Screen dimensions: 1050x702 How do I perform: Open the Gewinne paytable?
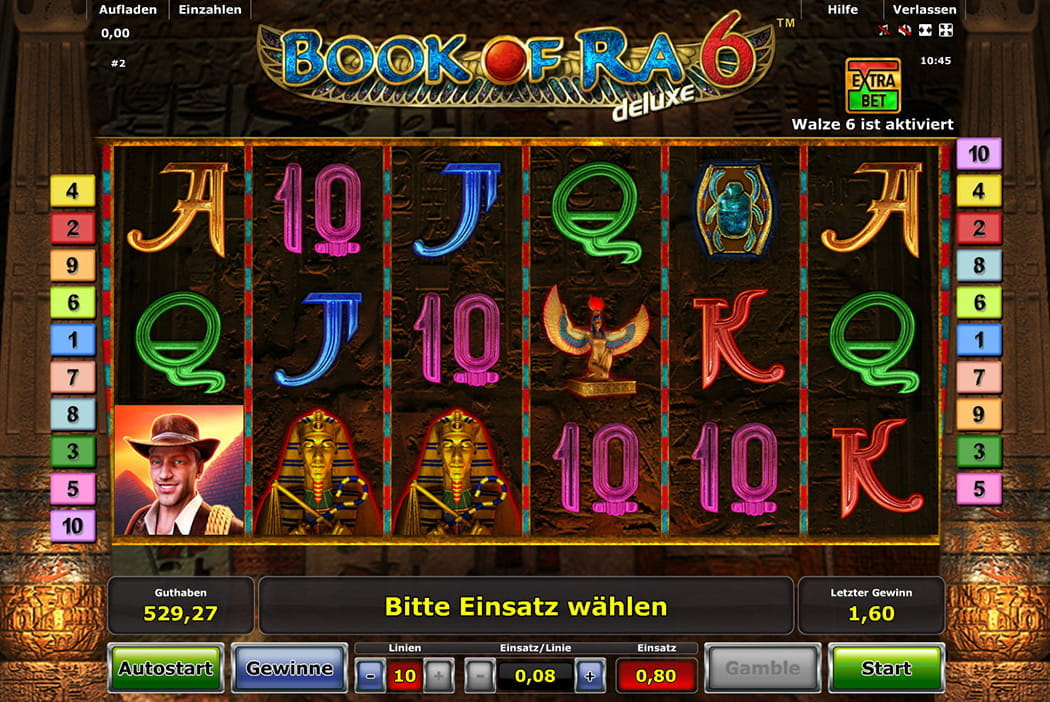pyautogui.click(x=289, y=668)
